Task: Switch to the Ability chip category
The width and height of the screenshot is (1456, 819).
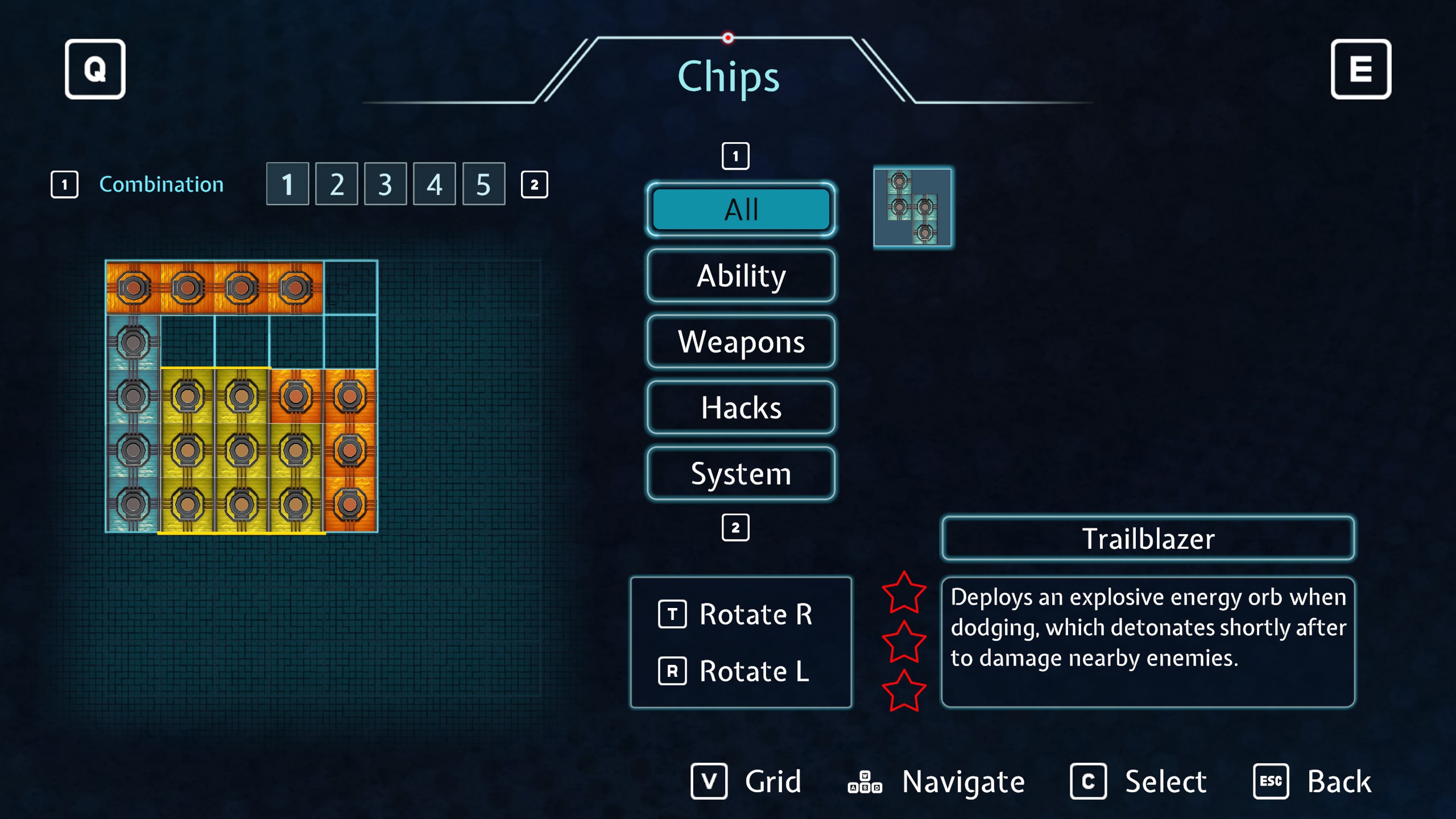Action: pos(741,276)
